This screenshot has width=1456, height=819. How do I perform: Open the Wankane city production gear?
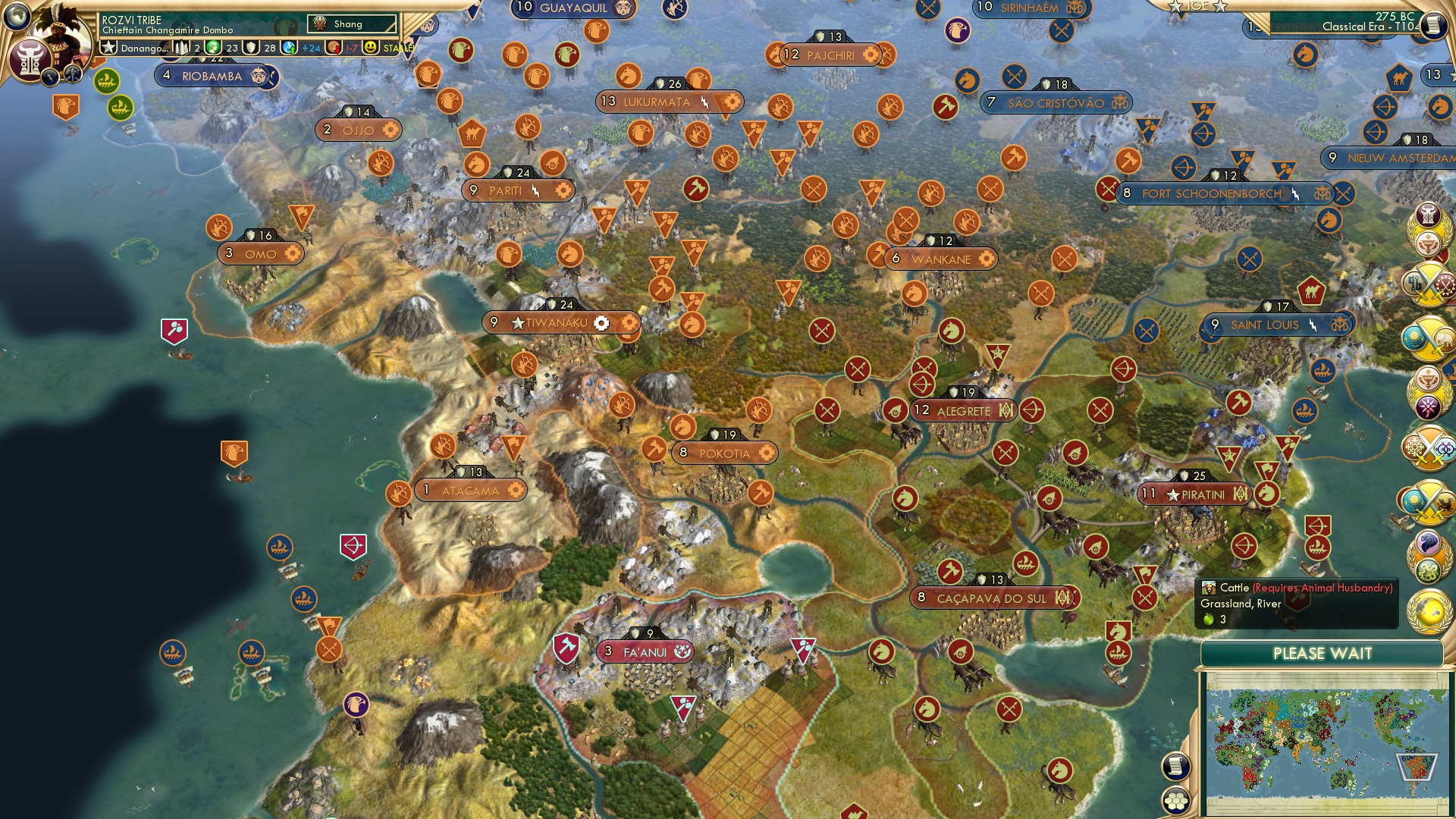987,259
